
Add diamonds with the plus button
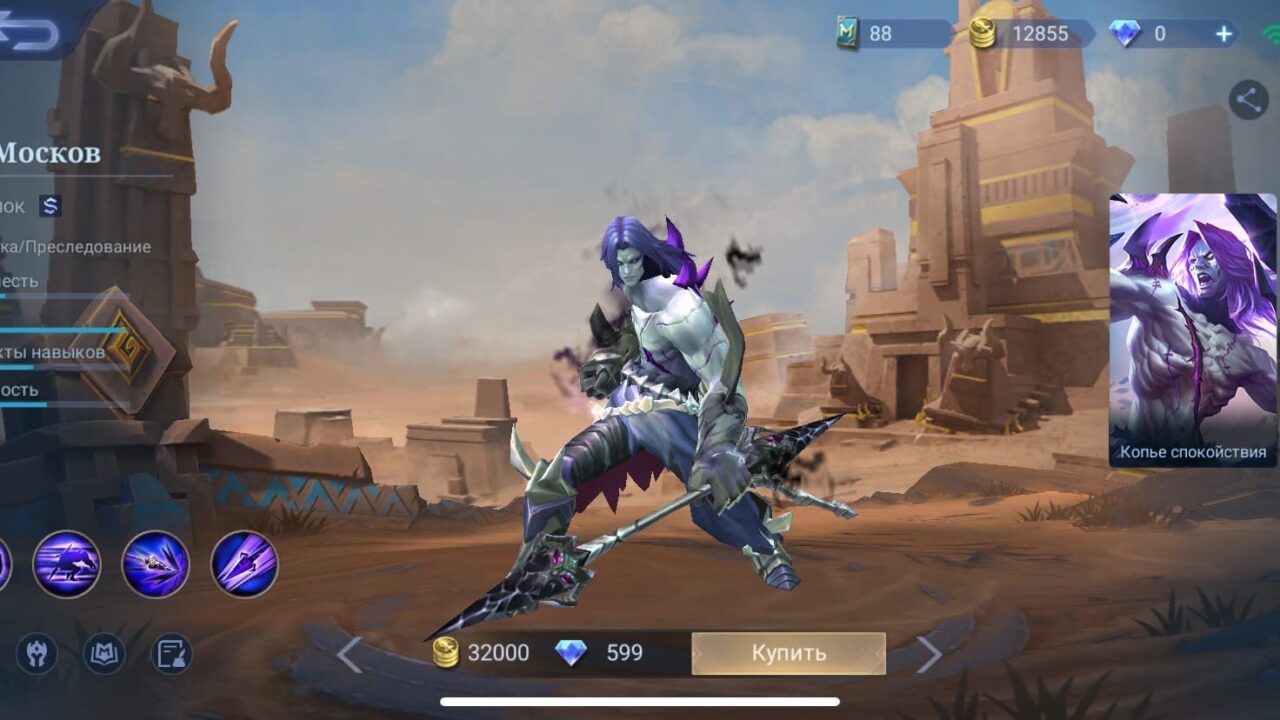click(1224, 34)
